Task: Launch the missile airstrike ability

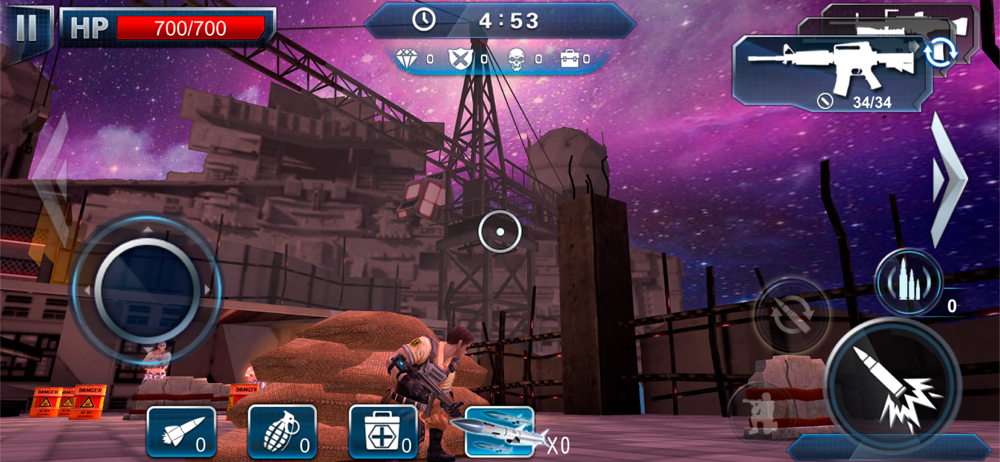Action: 500,431
